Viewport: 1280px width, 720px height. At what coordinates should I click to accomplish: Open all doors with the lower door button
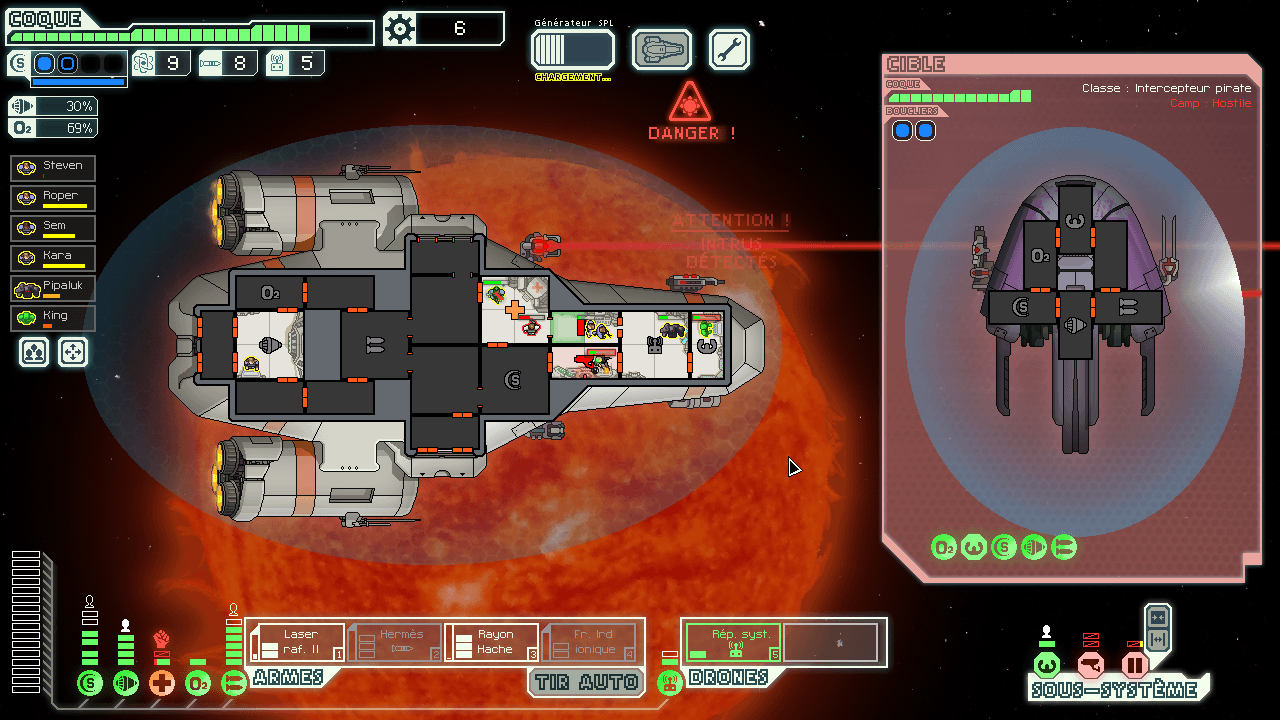[x=1158, y=639]
